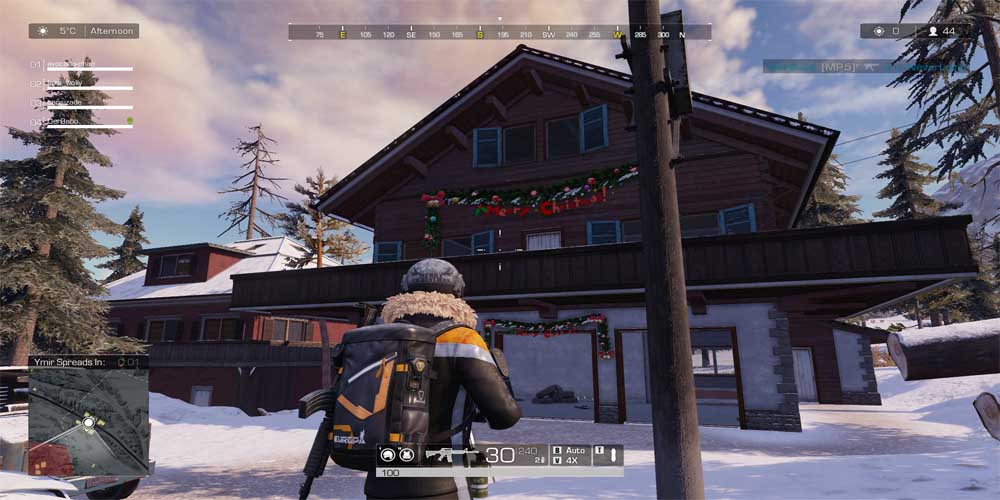Click the sun weather icon
Image resolution: width=1000 pixels, height=500 pixels.
42,31
